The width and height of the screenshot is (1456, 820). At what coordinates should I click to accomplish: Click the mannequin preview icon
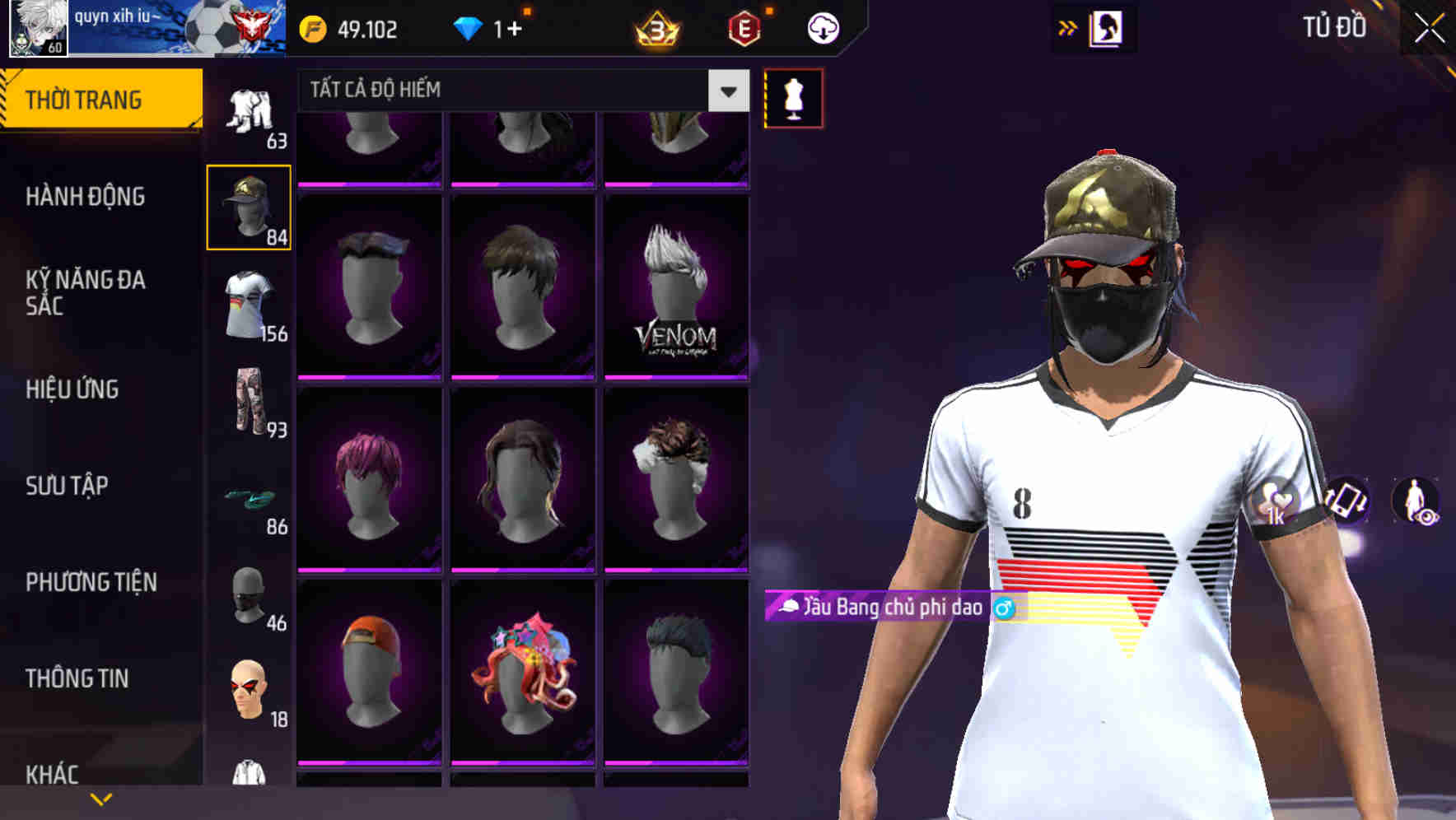[793, 97]
